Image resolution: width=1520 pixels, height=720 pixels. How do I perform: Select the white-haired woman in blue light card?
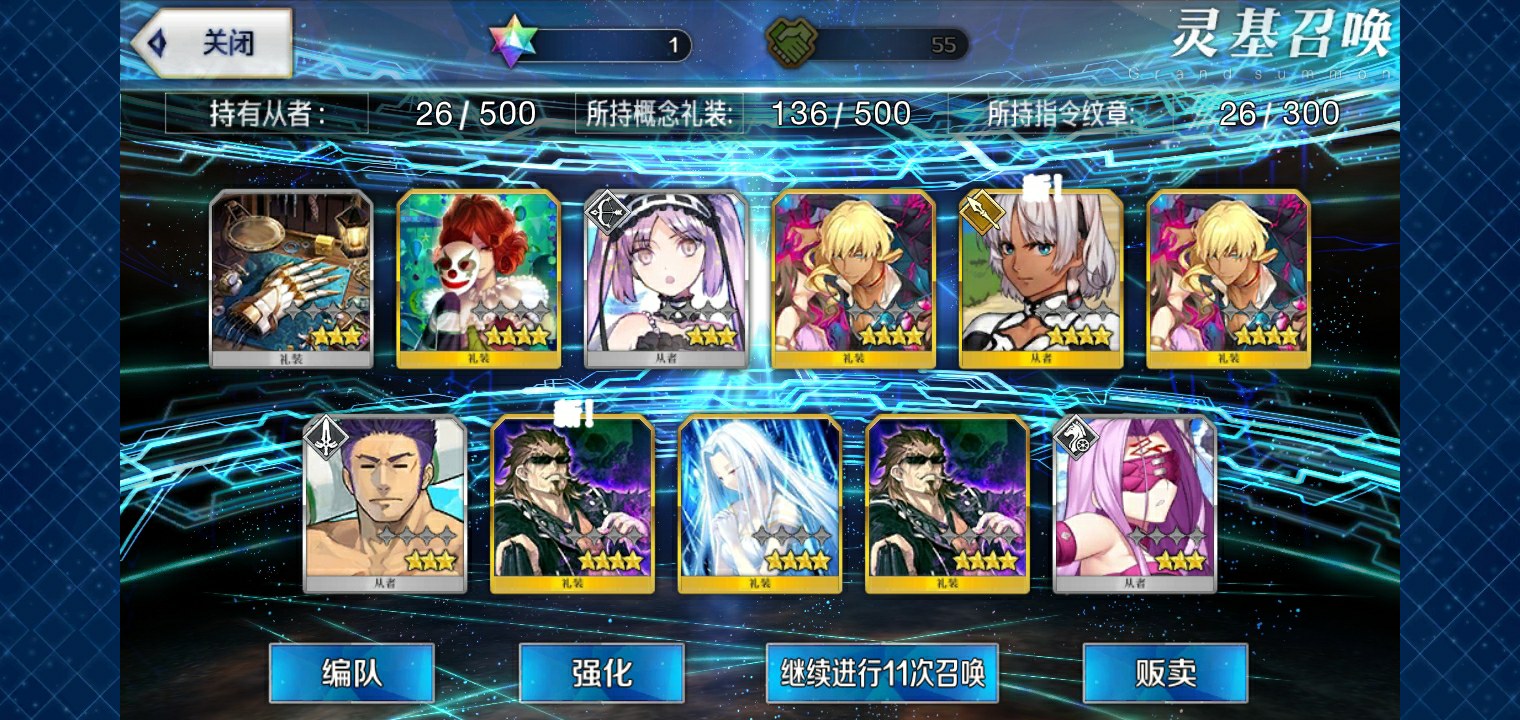point(760,504)
